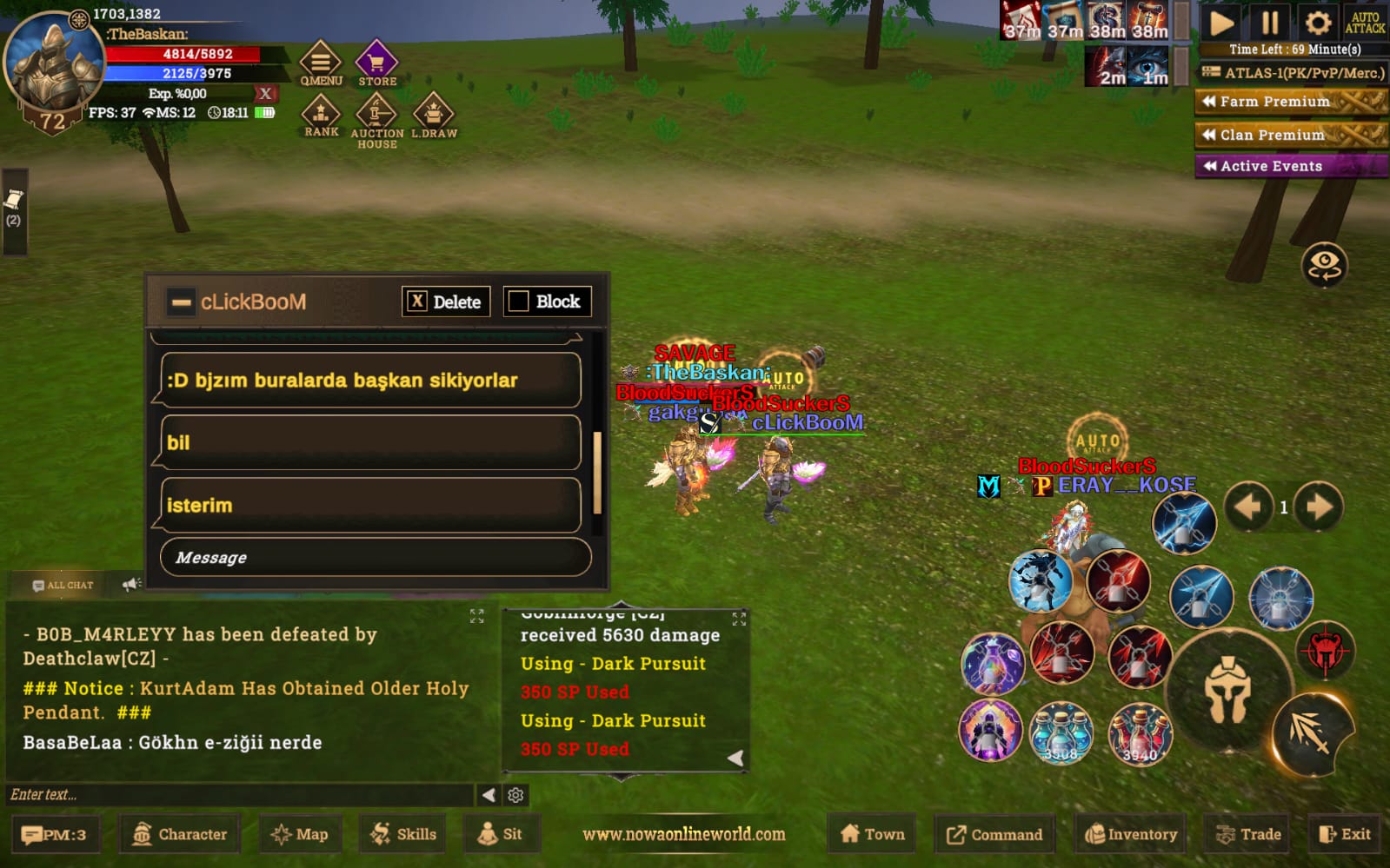Expand the Active Events panel
This screenshot has width=1390, height=868.
[x=1290, y=166]
